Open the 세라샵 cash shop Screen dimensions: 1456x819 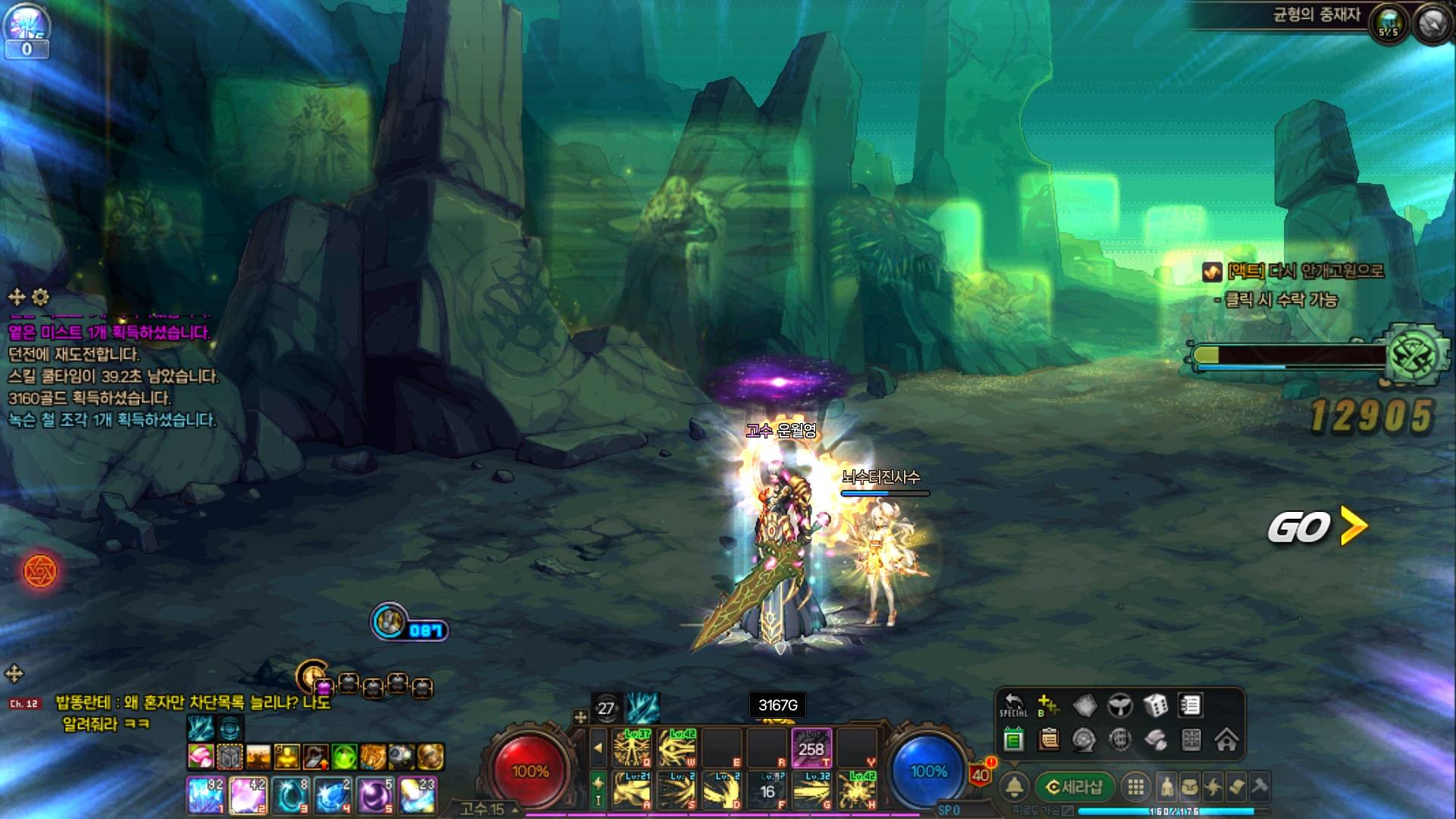(1075, 787)
